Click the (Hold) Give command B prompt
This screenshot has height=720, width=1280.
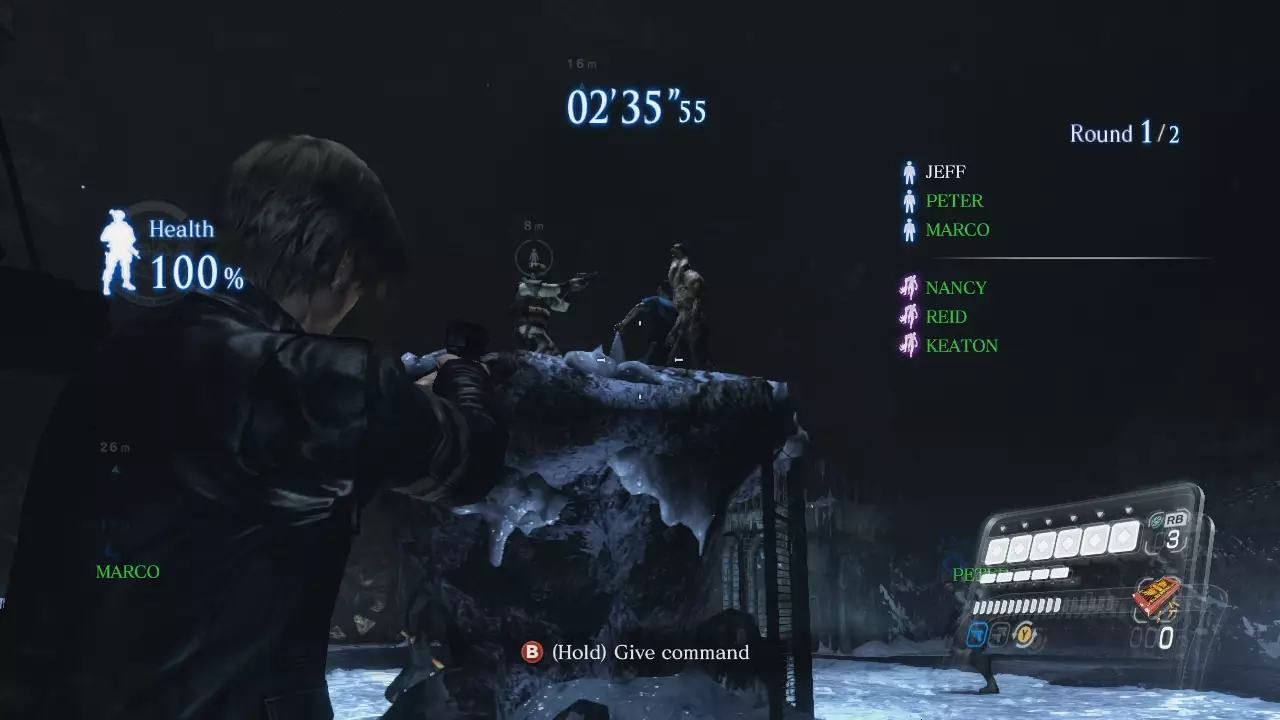640,652
